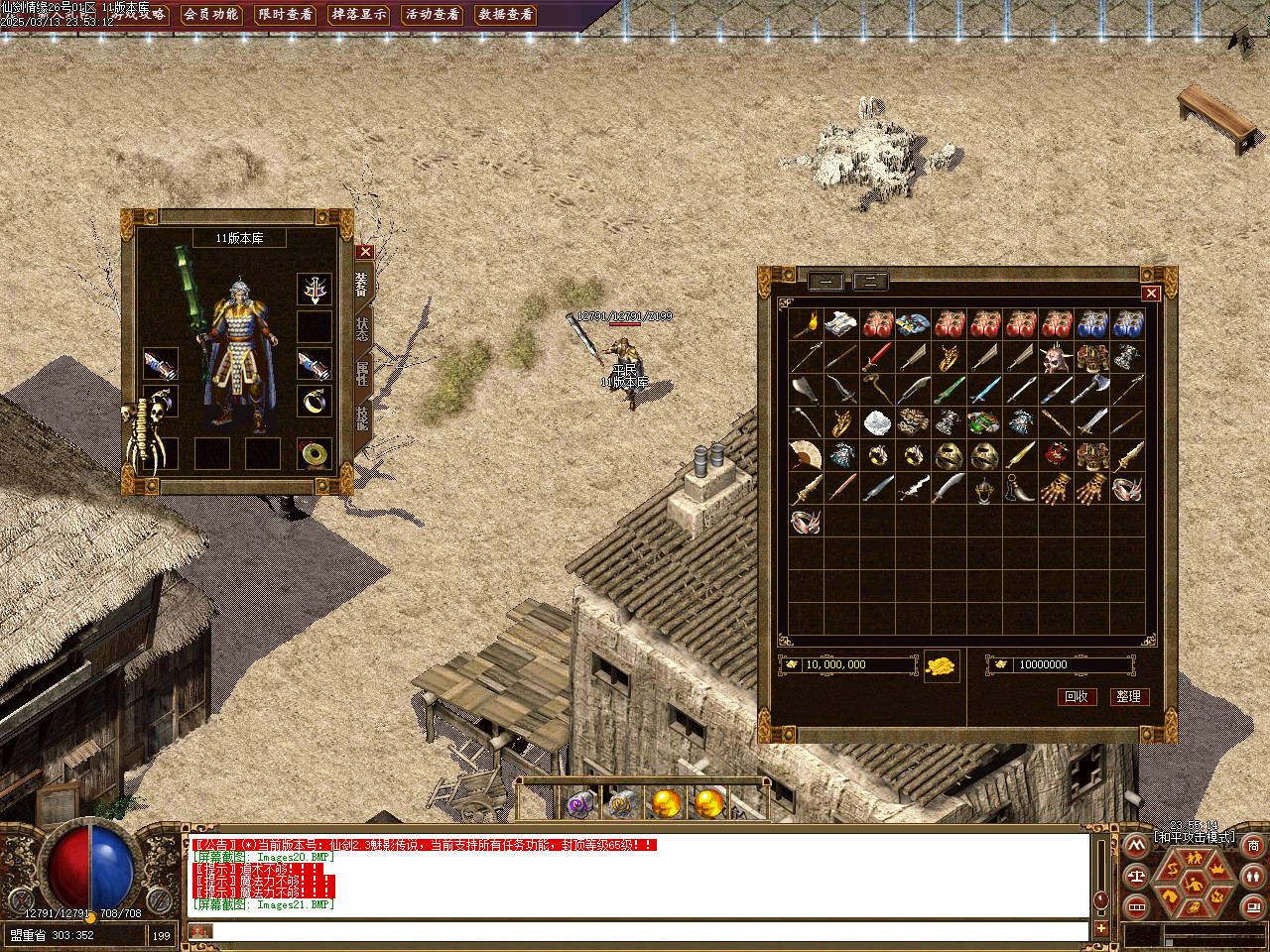Switch to the 技能 skills tab
Image resolution: width=1270 pixels, height=952 pixels.
click(362, 416)
